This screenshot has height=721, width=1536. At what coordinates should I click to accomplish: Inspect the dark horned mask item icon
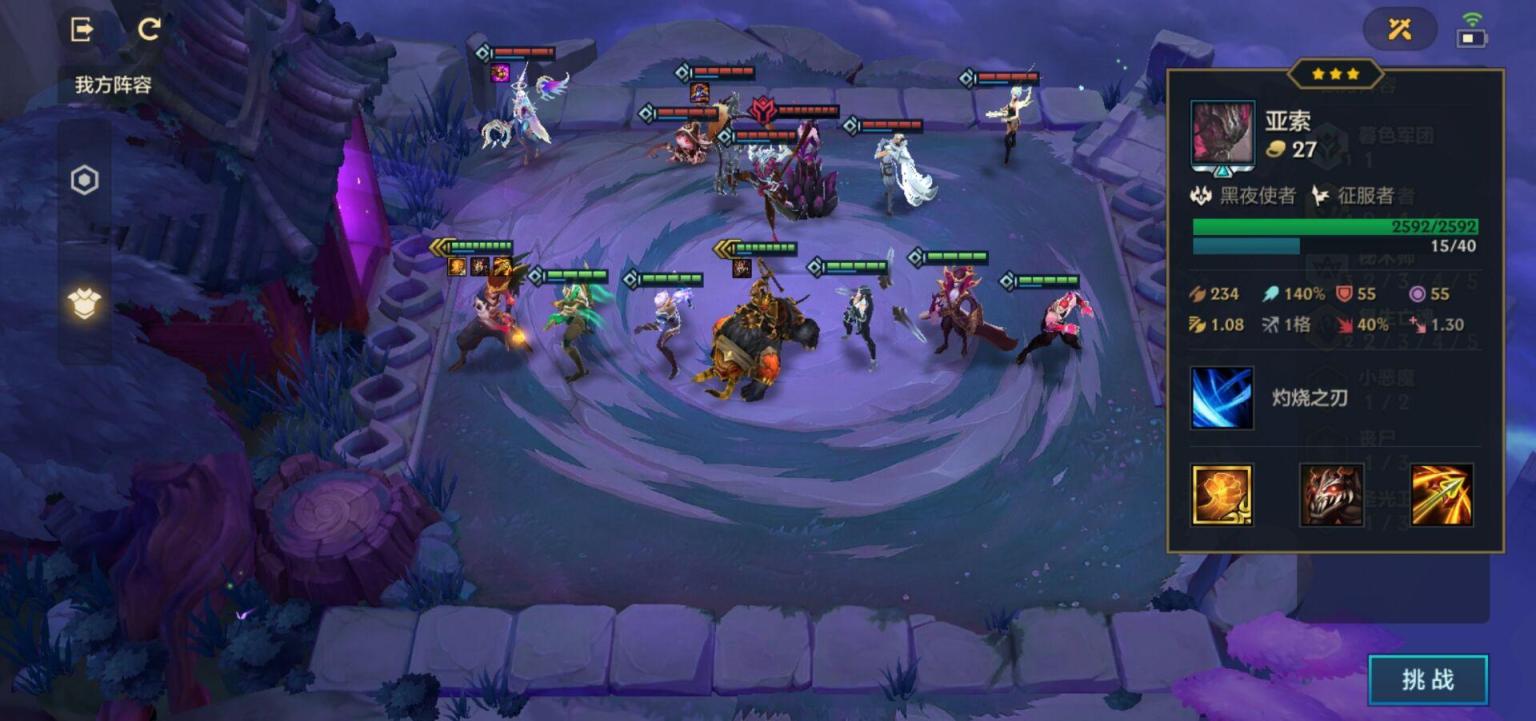point(1331,494)
